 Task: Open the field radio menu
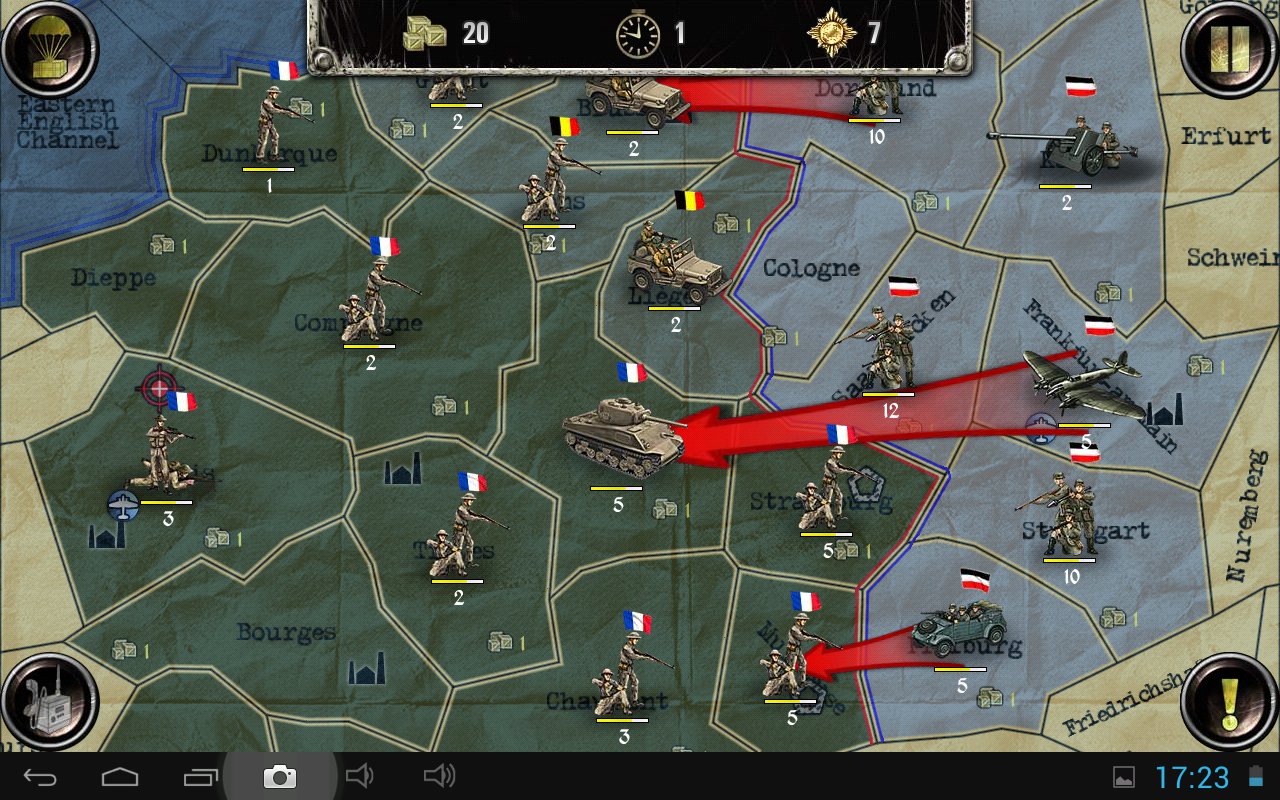[49, 702]
